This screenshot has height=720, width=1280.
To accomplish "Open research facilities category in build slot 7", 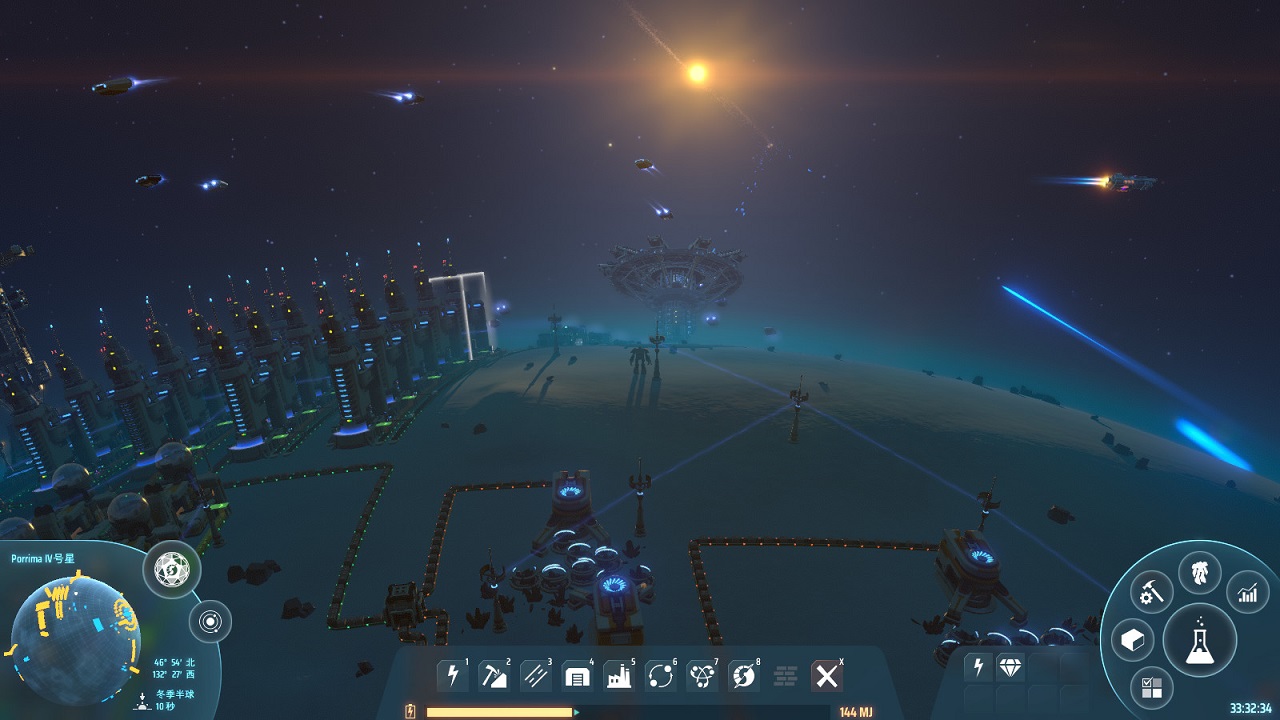I will point(704,675).
